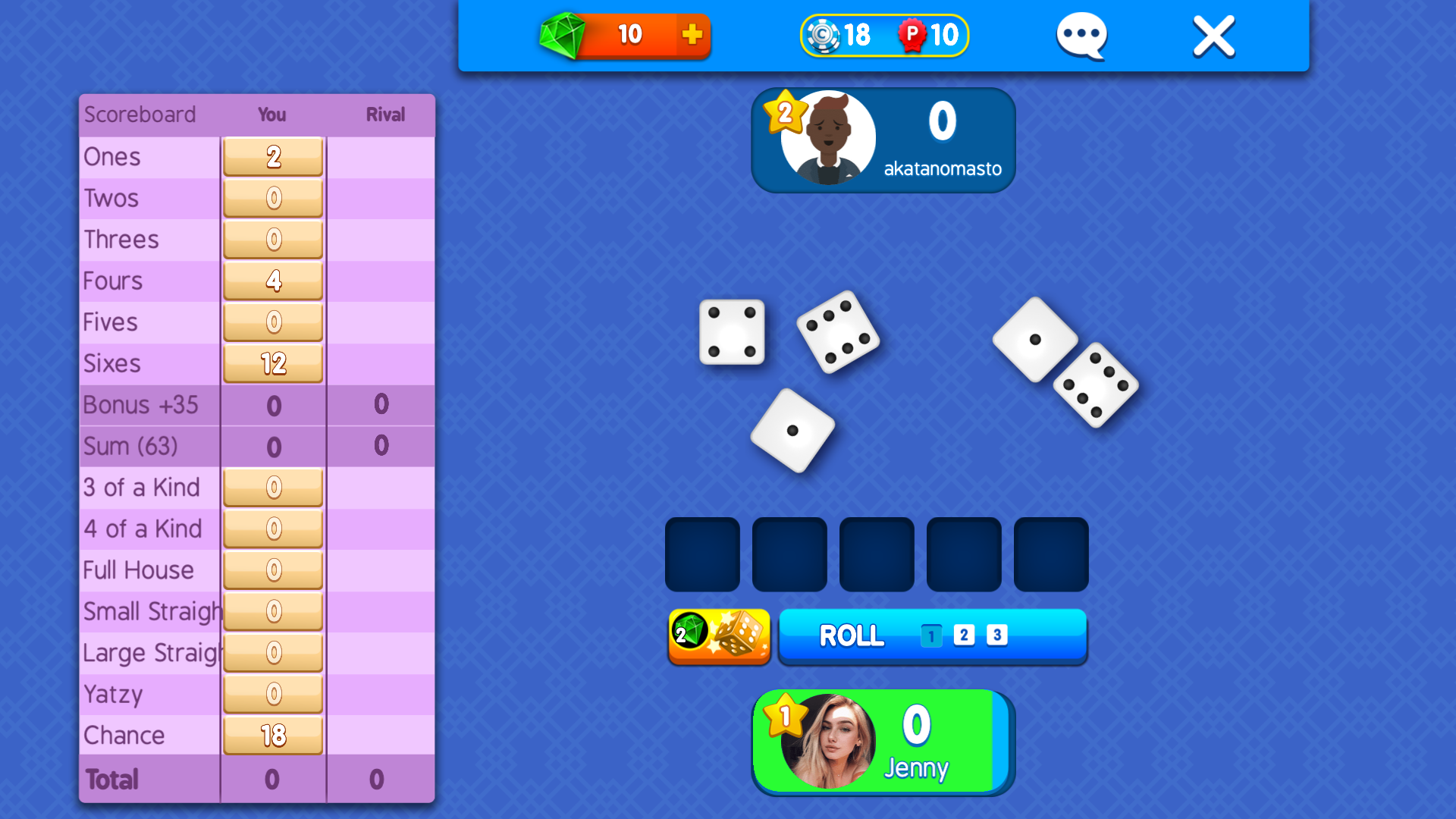This screenshot has height=819, width=1456.
Task: Select the Ones score cell
Action: [x=272, y=157]
